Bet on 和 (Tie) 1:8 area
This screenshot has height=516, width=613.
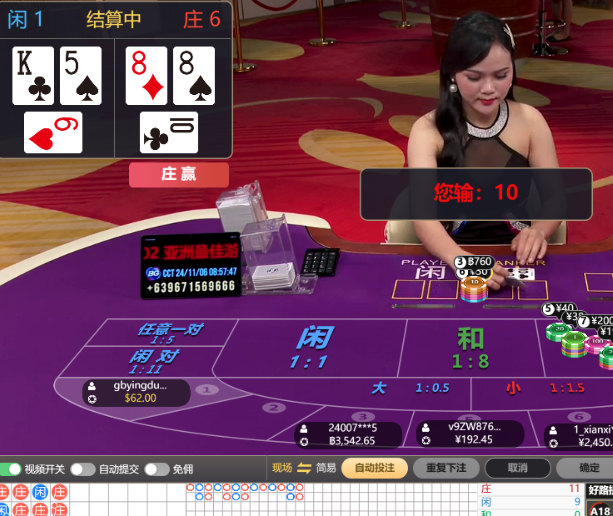pyautogui.click(x=469, y=346)
